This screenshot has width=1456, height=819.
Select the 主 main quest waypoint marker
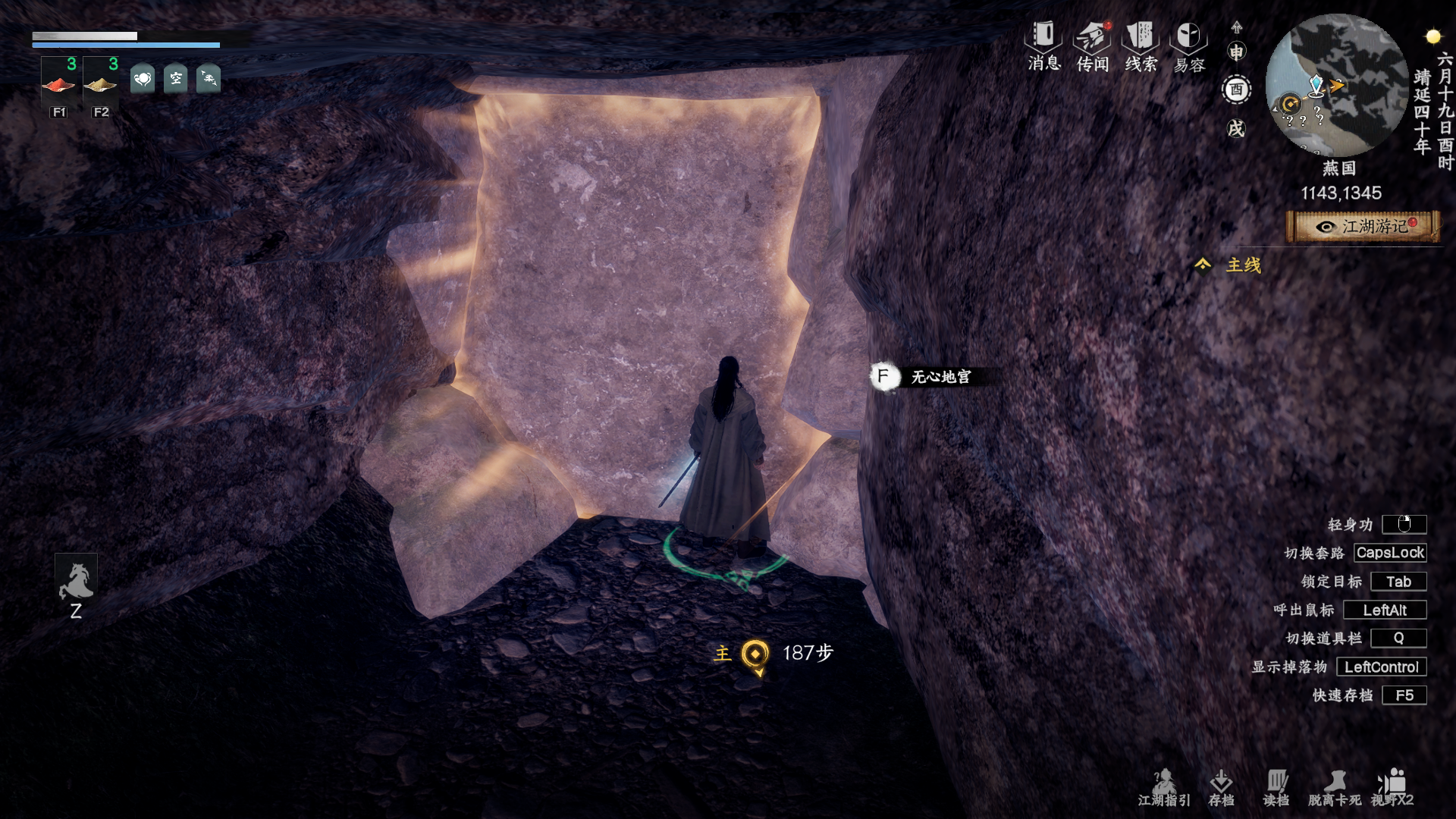click(755, 654)
